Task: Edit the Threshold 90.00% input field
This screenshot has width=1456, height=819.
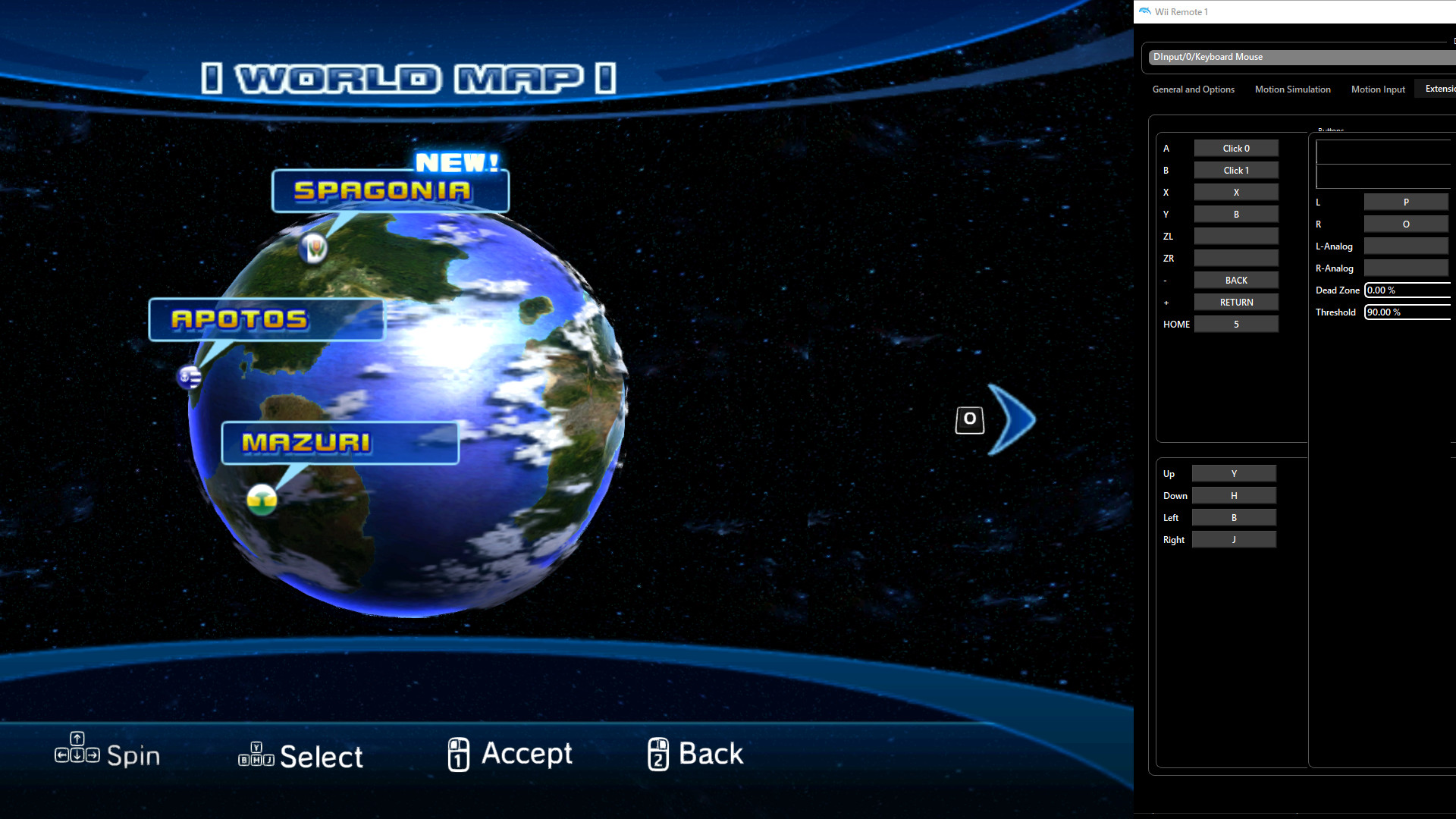Action: coord(1407,312)
